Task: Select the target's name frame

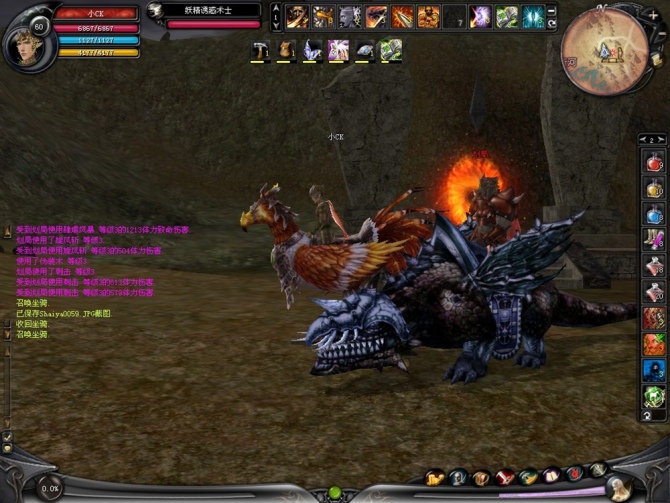Action: coord(207,11)
